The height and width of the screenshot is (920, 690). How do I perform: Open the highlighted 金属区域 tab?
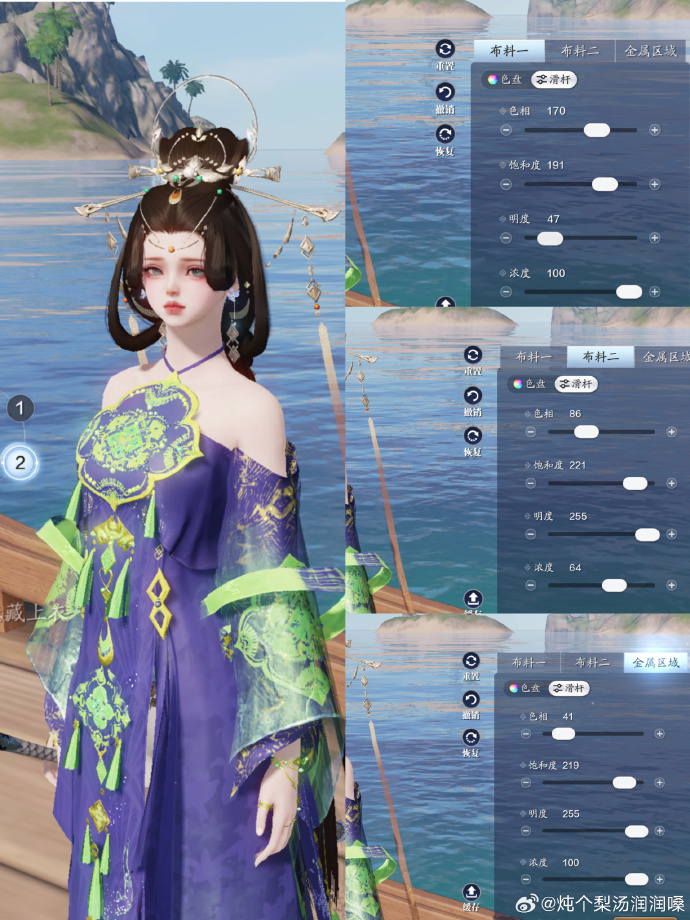pyautogui.click(x=656, y=662)
